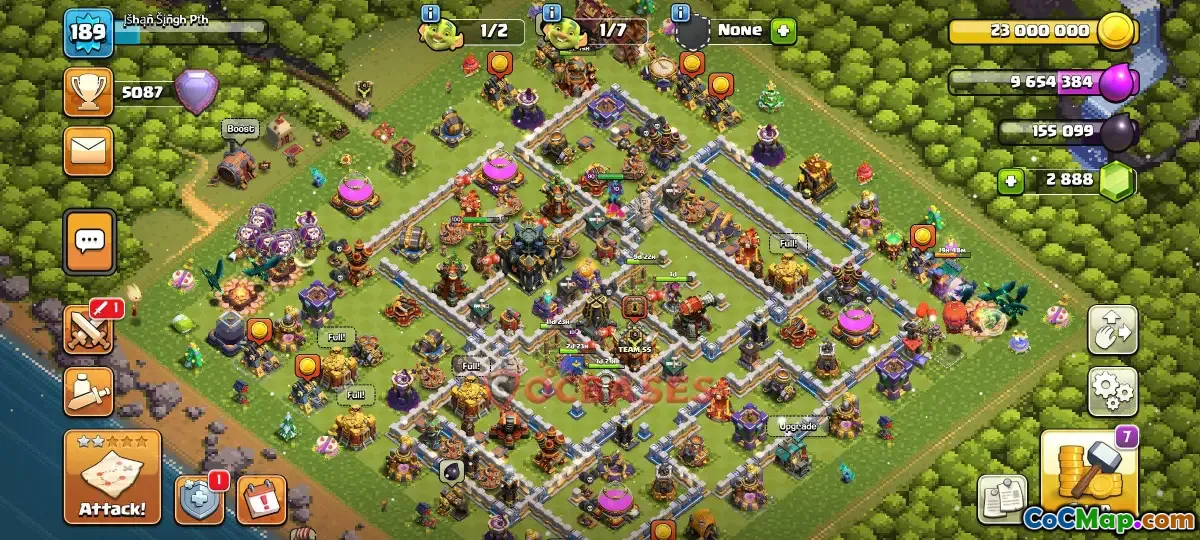The image size is (1200, 540).
Task: Open the calendar events button
Action: click(x=261, y=500)
